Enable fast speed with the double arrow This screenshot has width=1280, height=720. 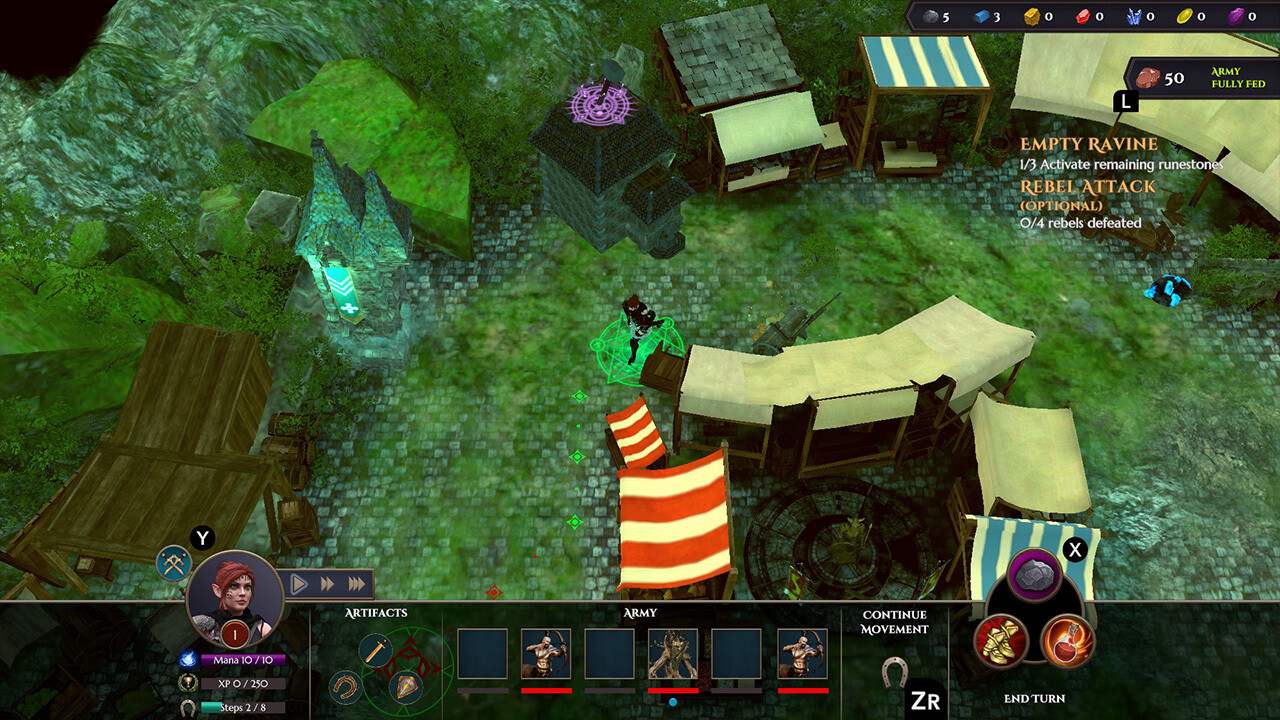point(327,584)
